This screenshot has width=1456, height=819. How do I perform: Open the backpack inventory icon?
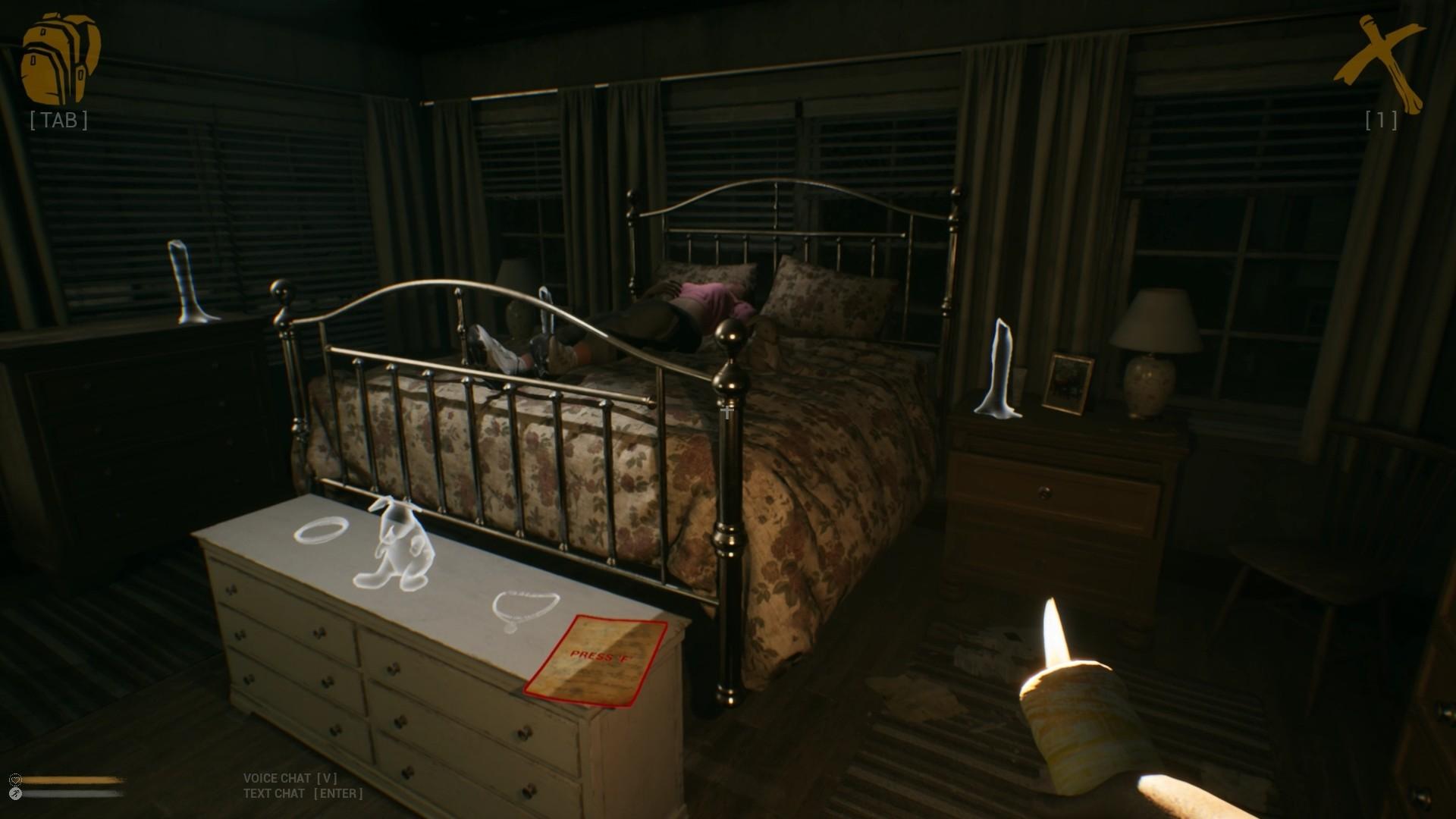tap(60, 59)
